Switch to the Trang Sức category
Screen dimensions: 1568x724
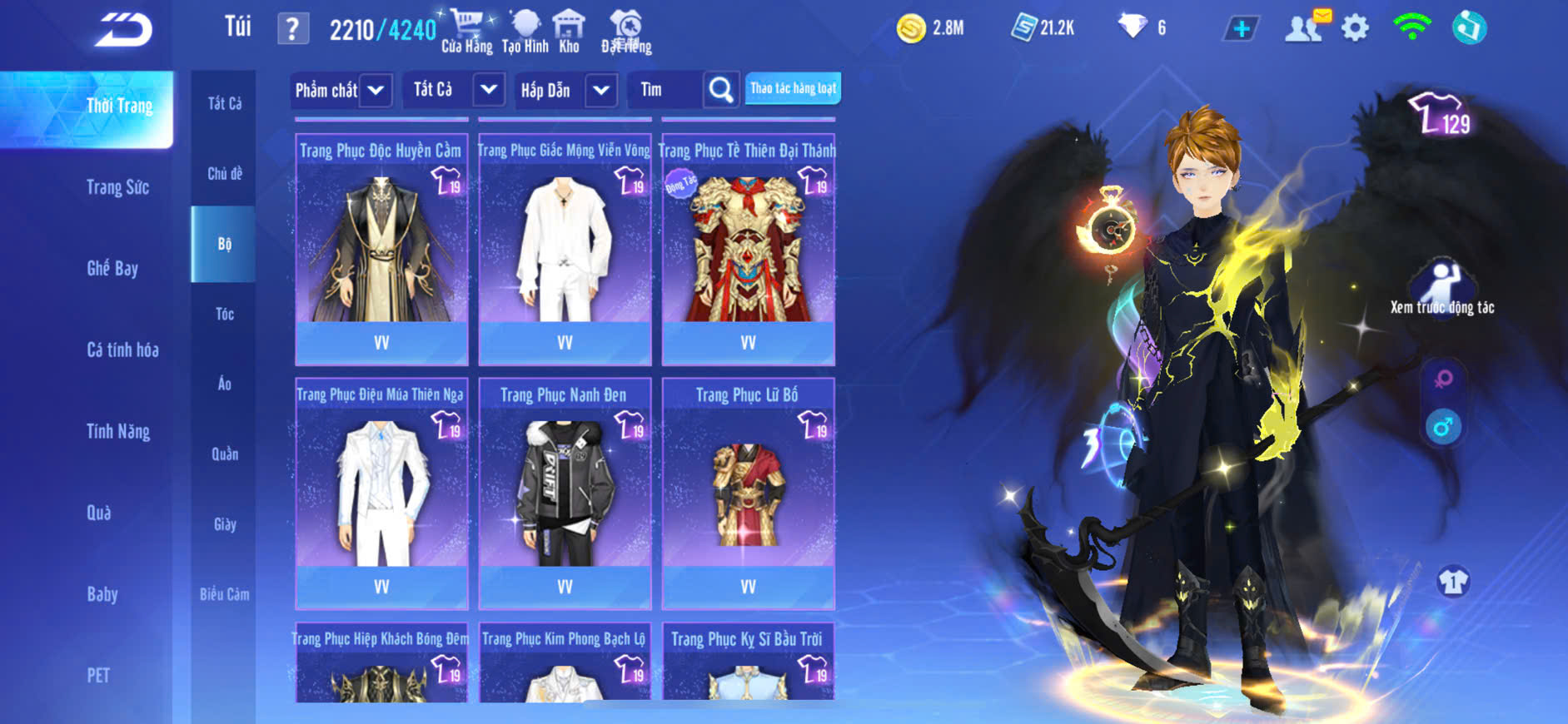pyautogui.click(x=117, y=187)
